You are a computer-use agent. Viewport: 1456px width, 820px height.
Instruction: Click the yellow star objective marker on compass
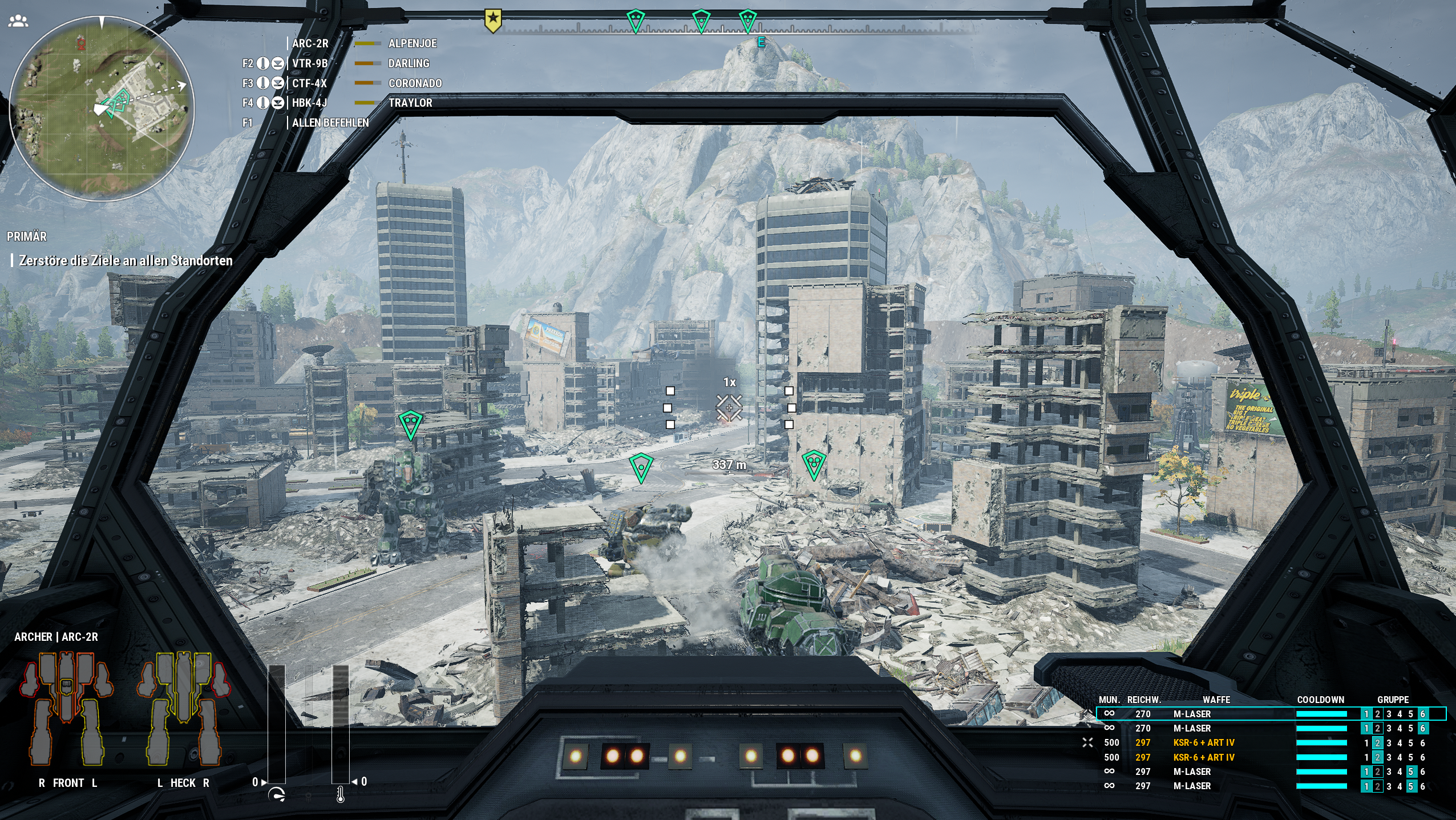(493, 21)
